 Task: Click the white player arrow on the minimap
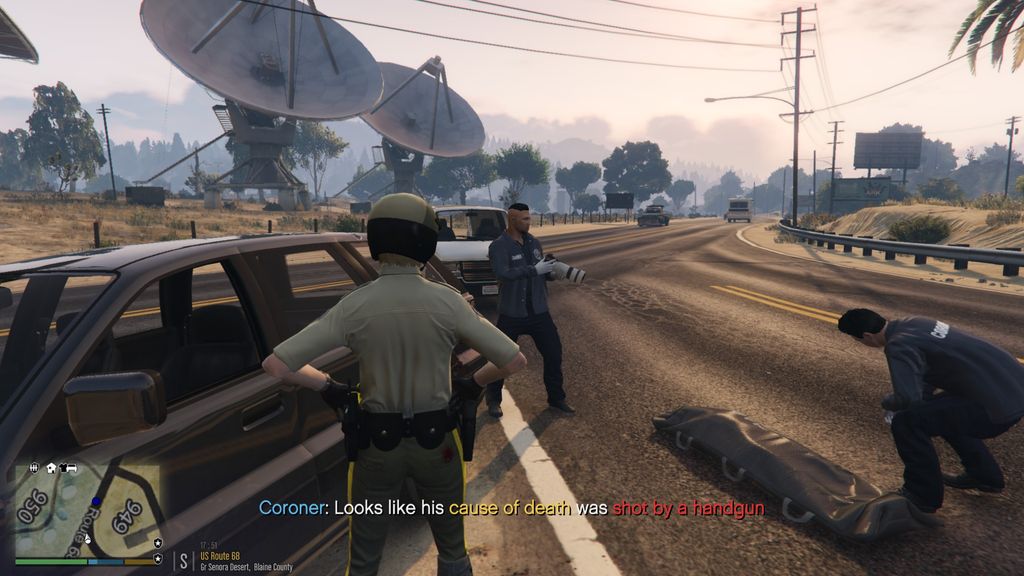tap(88, 540)
